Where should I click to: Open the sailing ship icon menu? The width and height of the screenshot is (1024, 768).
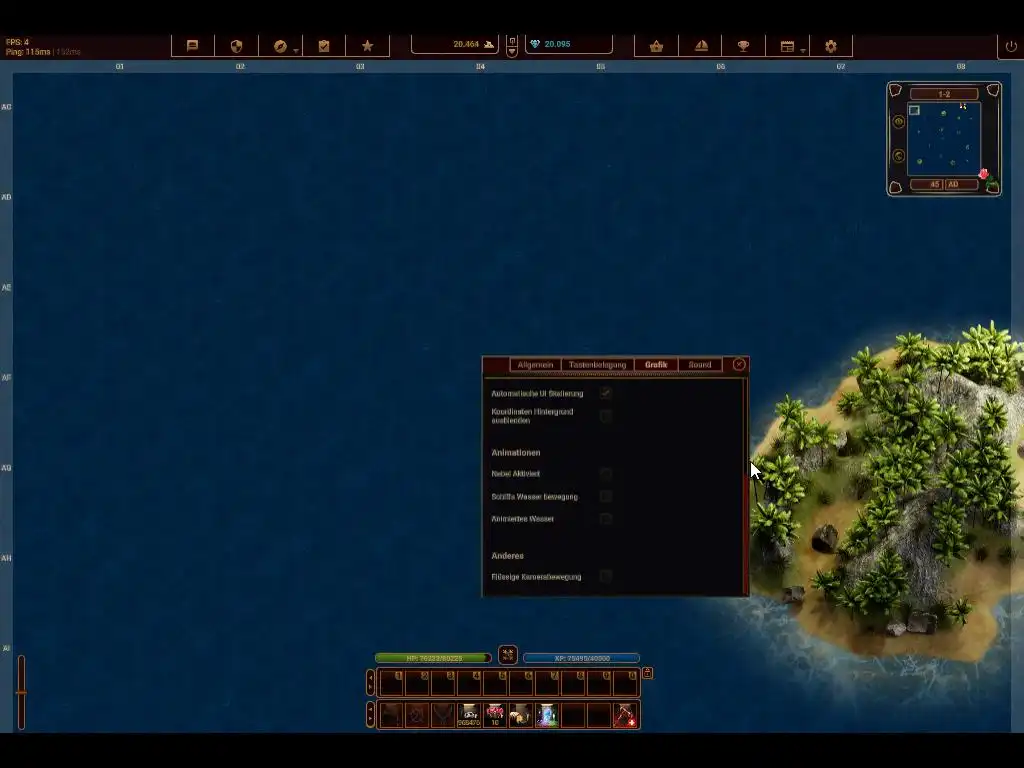pos(701,46)
